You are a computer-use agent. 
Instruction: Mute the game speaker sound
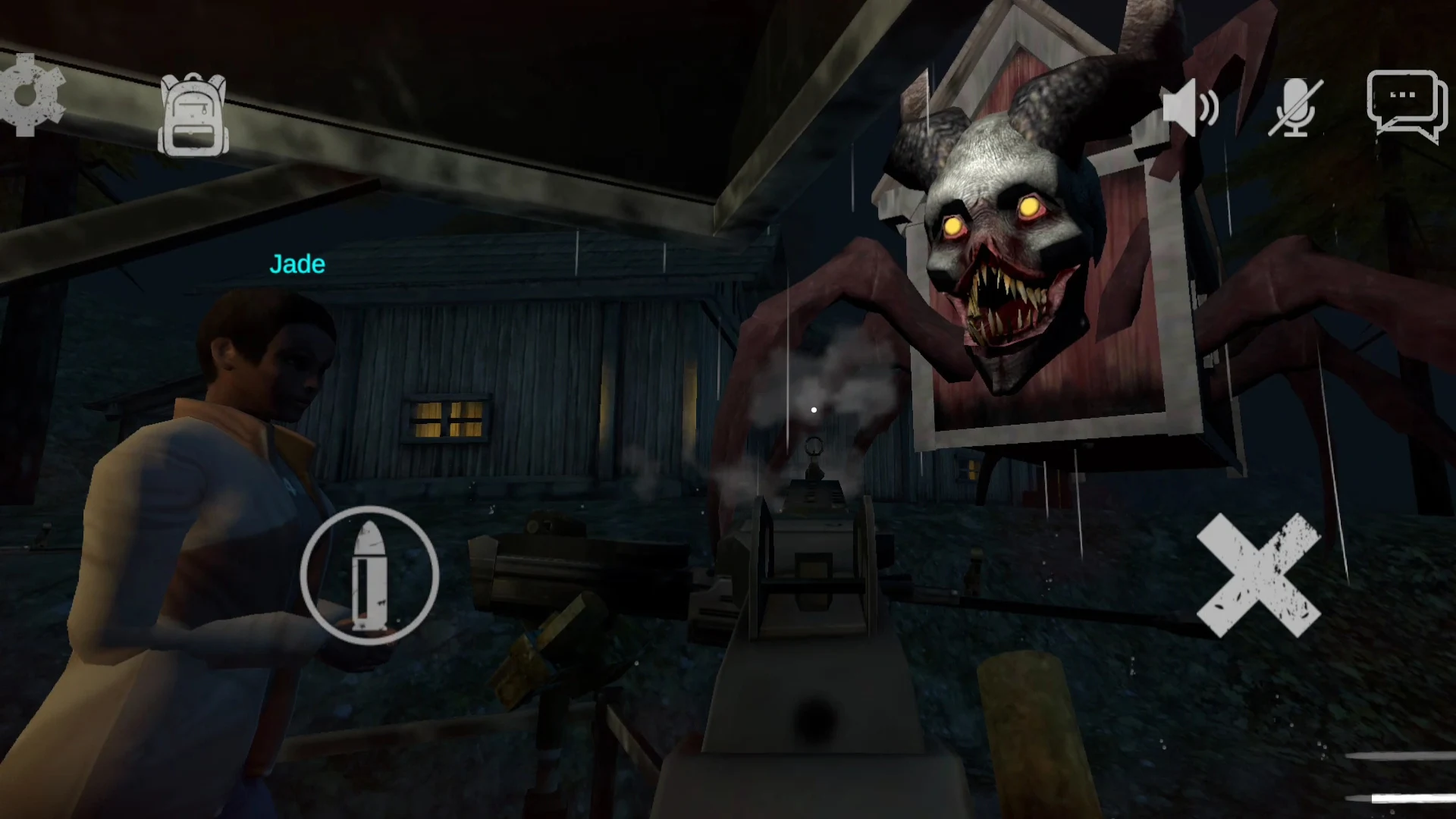tap(1191, 106)
